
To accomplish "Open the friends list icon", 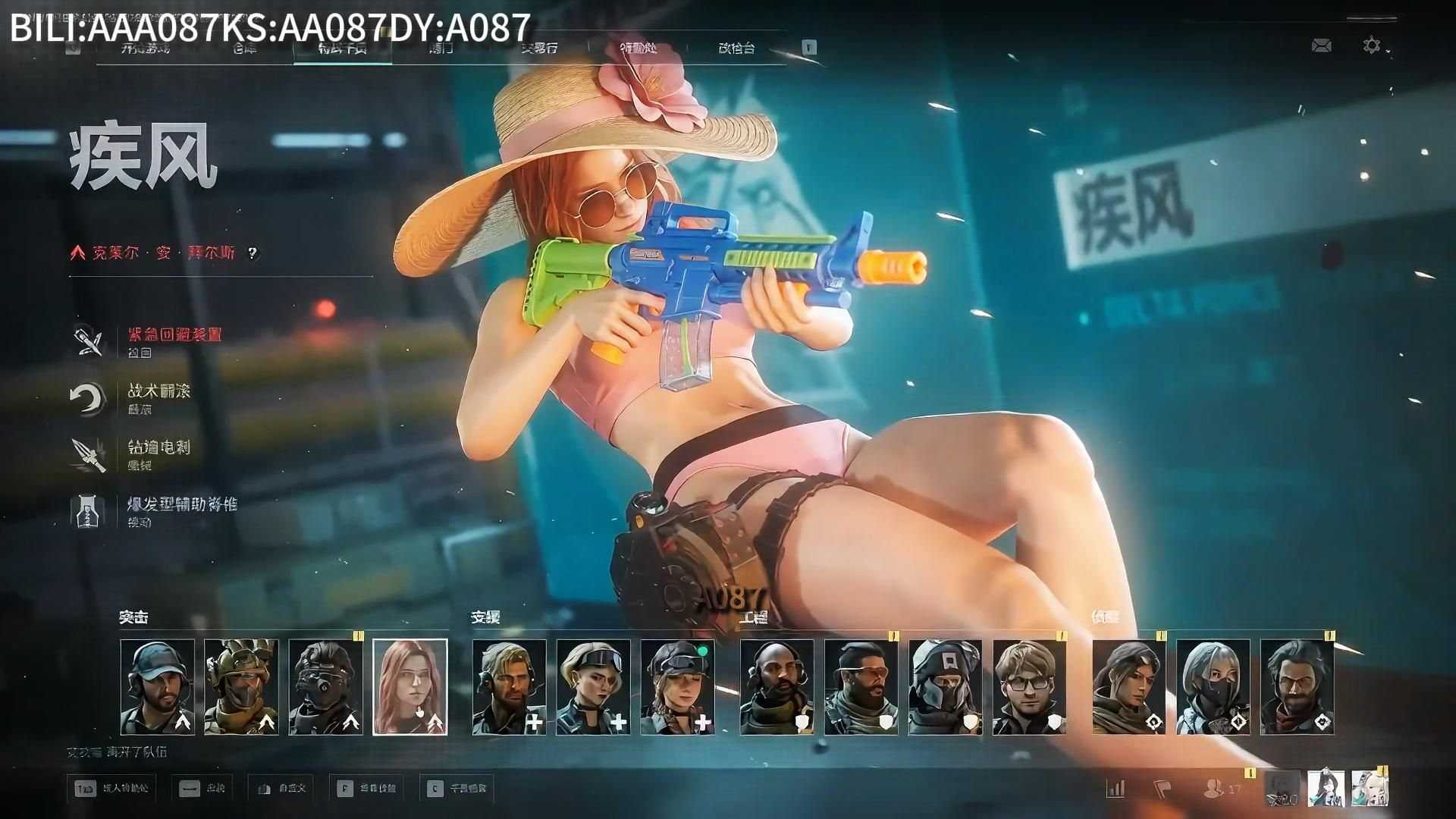I will pos(1213,789).
